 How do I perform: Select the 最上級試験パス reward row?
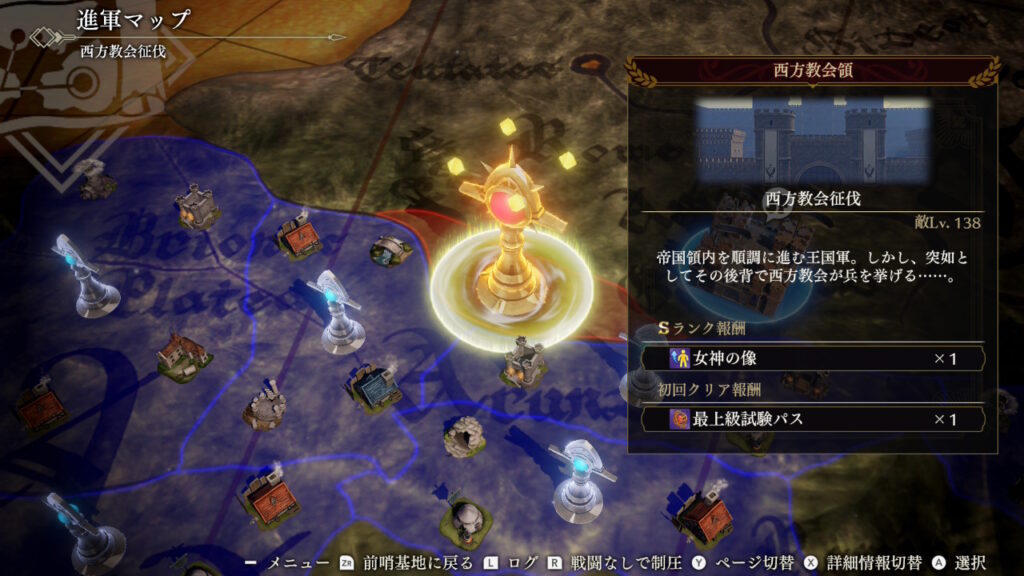(x=812, y=419)
